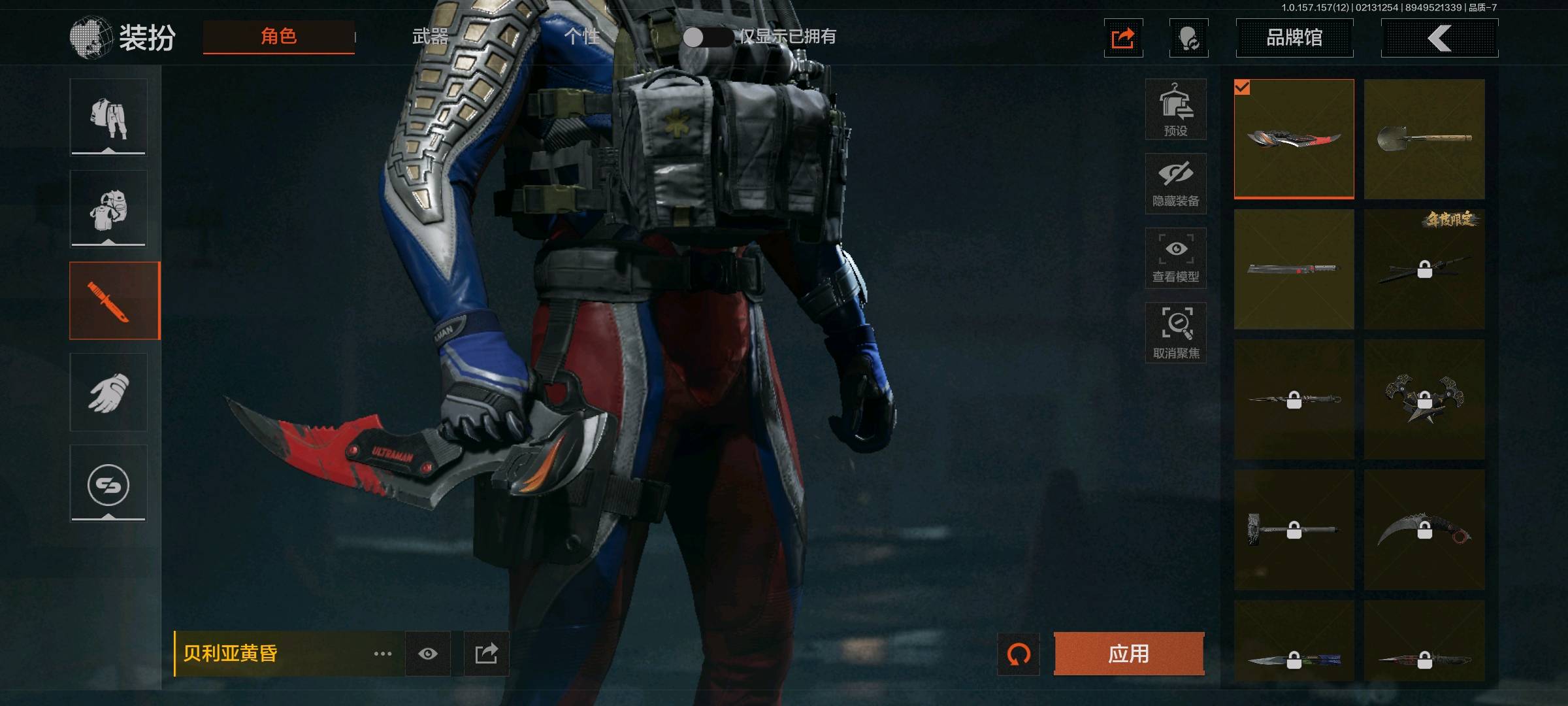Viewport: 1568px width, 706px height.
Task: Select the clothing outfit category
Action: pos(108,118)
